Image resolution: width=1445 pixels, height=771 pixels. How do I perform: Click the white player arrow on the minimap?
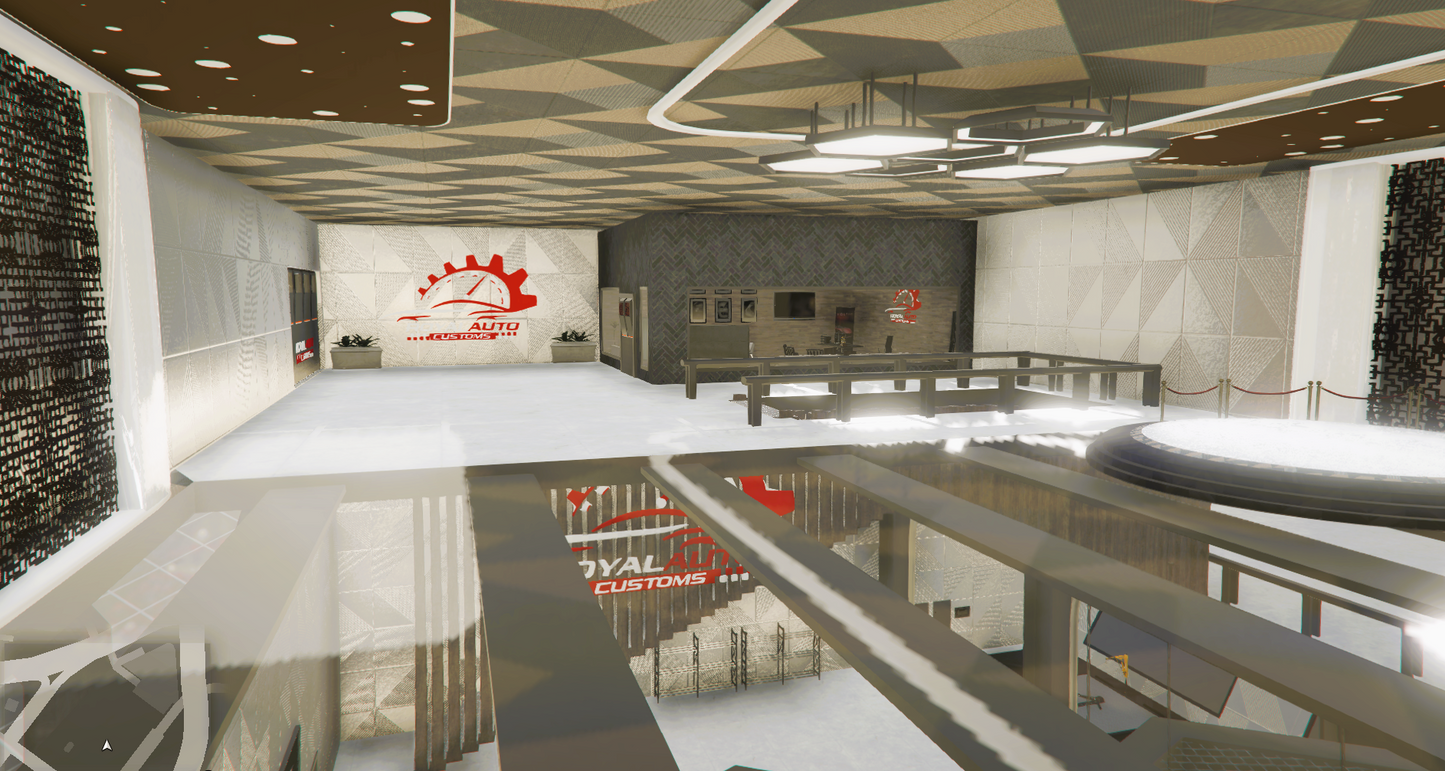[106, 745]
